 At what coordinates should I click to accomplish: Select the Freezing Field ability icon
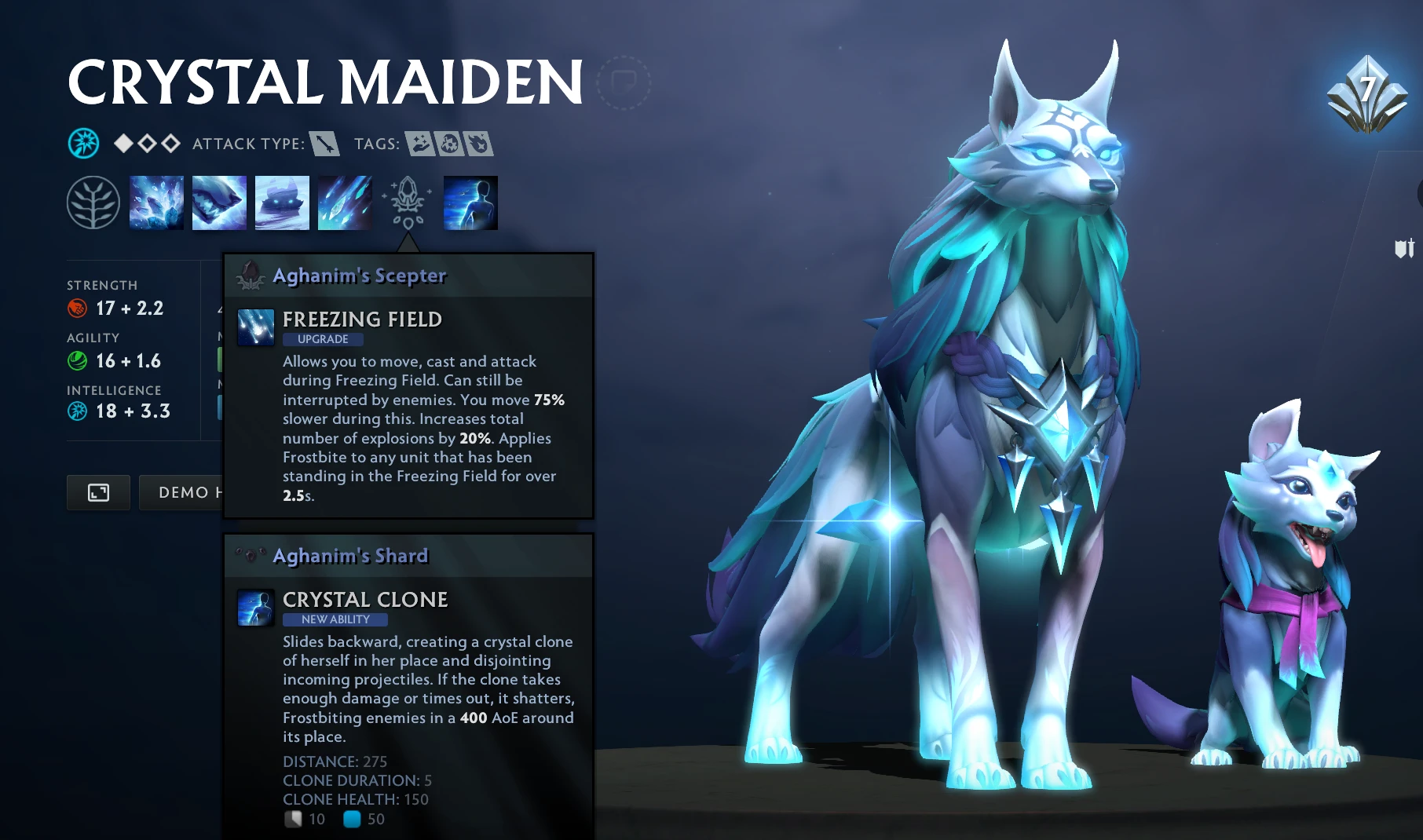coord(345,203)
